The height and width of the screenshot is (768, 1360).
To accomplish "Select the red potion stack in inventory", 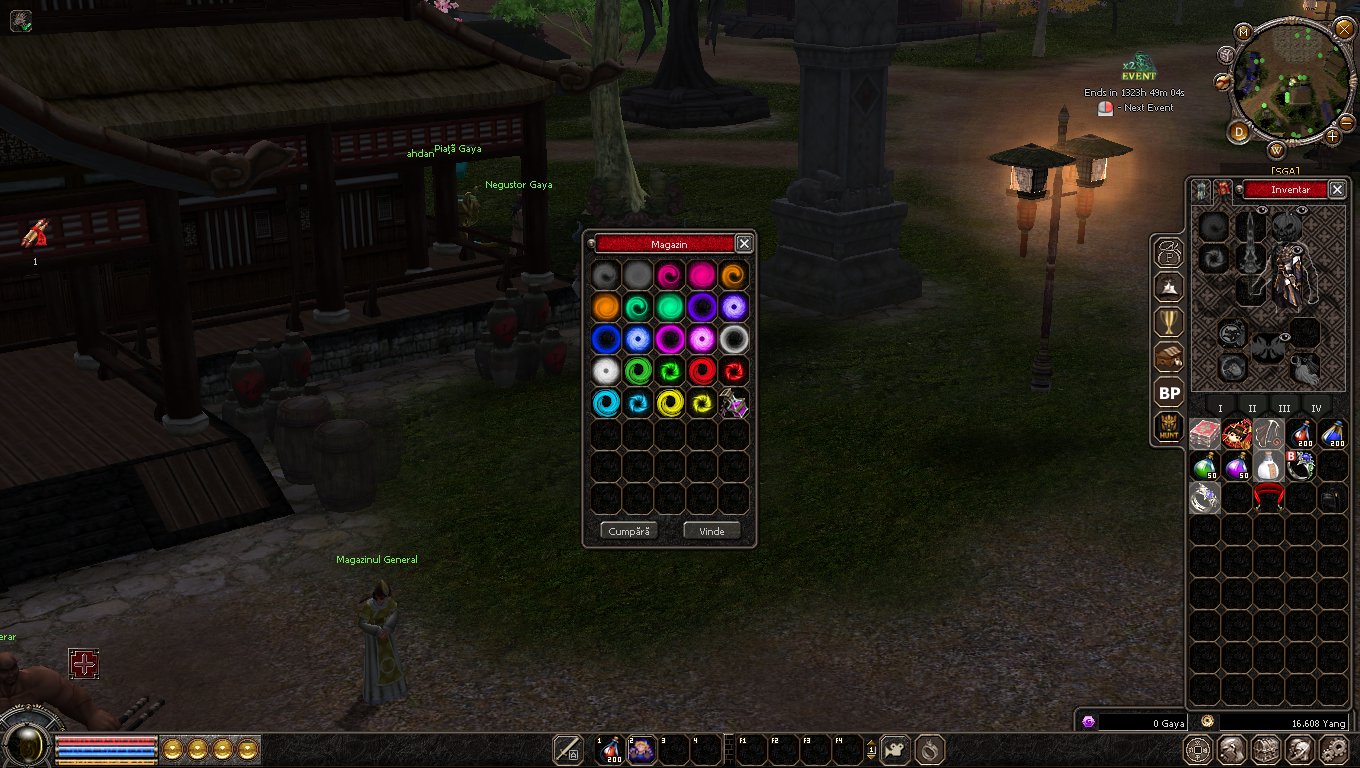I will click(1301, 434).
